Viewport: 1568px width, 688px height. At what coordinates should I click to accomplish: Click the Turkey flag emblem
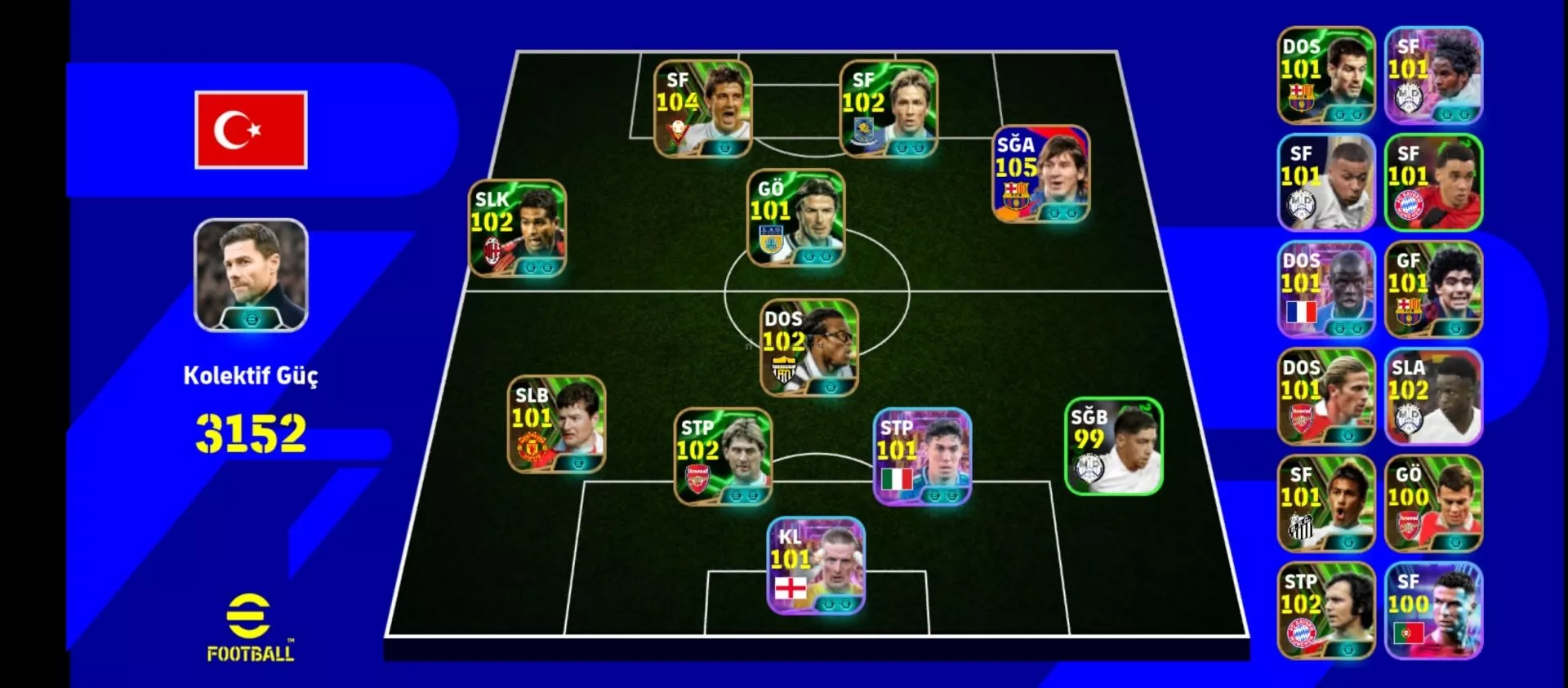251,130
